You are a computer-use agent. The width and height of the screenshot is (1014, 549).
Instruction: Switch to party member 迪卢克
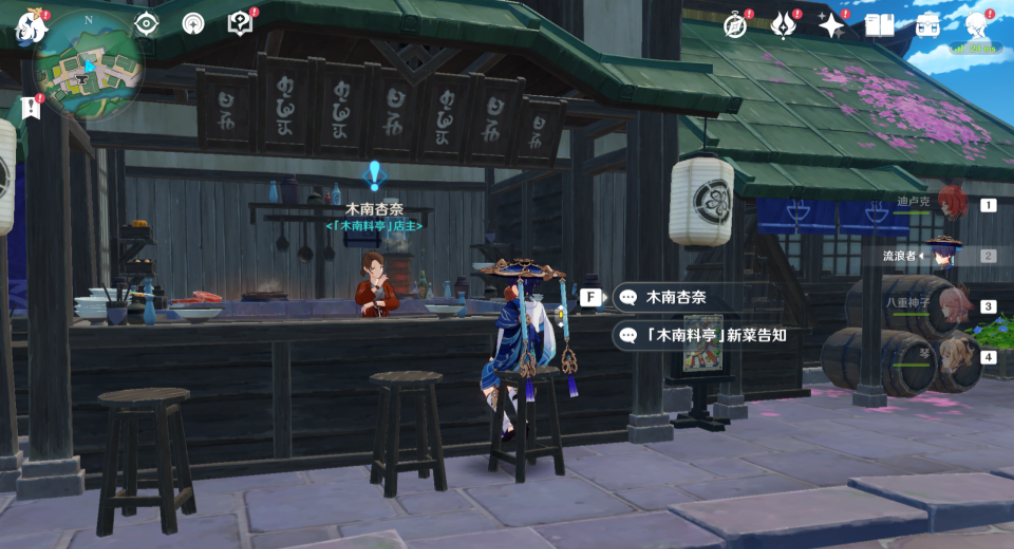point(952,203)
